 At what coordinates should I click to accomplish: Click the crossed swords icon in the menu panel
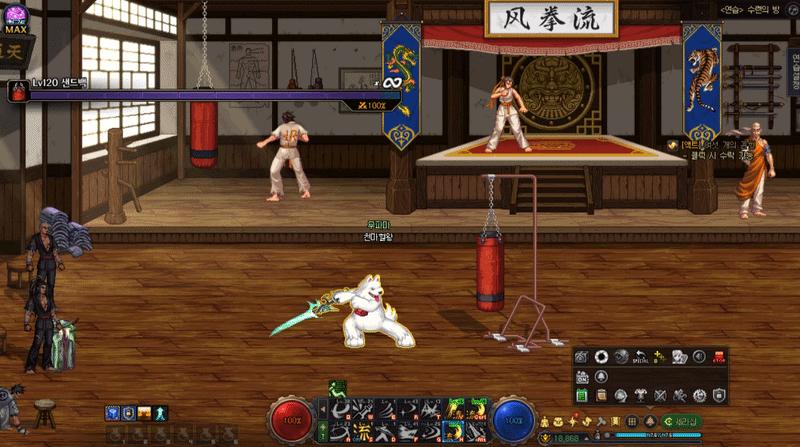point(660,396)
